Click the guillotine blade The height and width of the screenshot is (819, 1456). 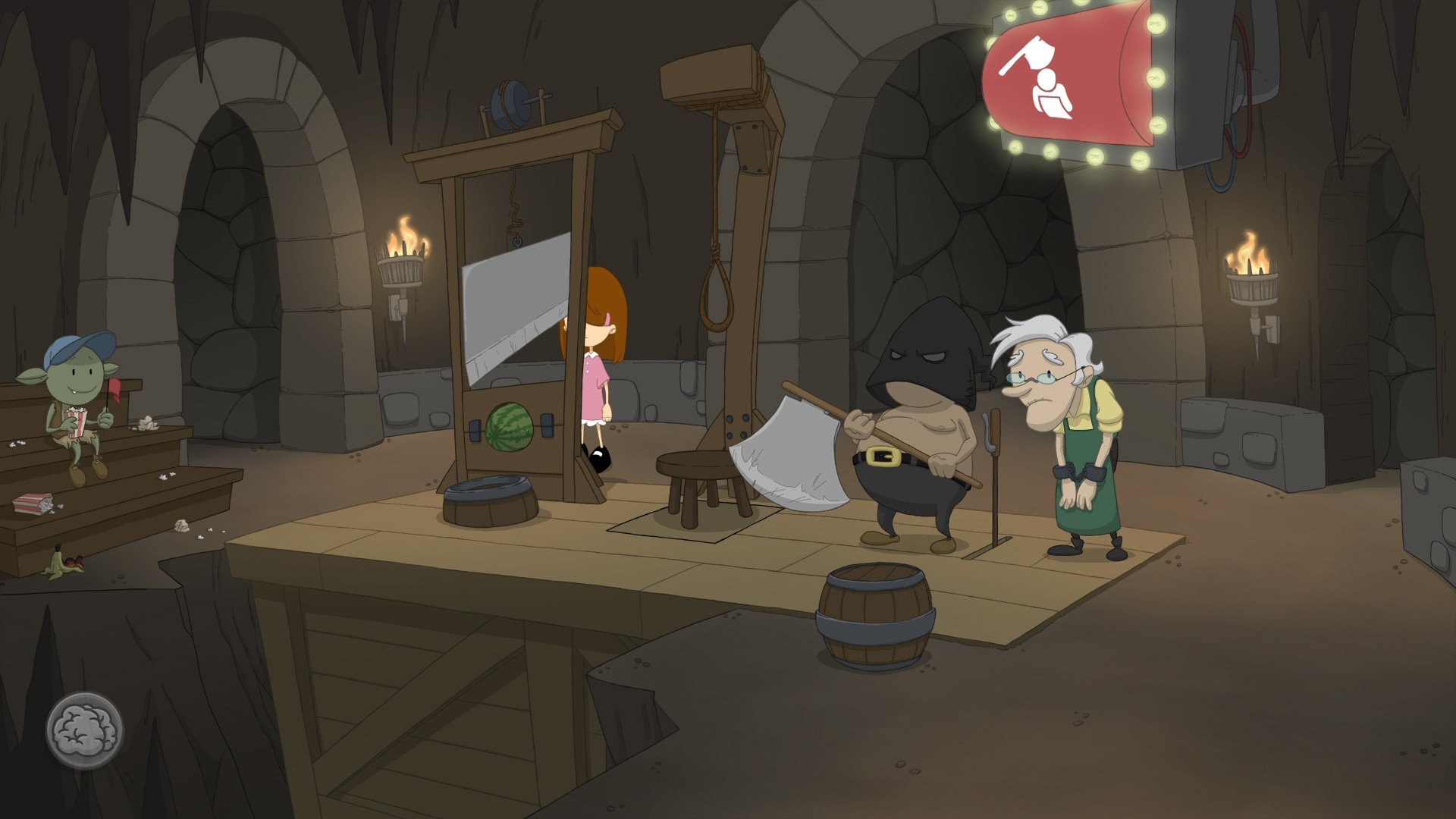point(508,303)
